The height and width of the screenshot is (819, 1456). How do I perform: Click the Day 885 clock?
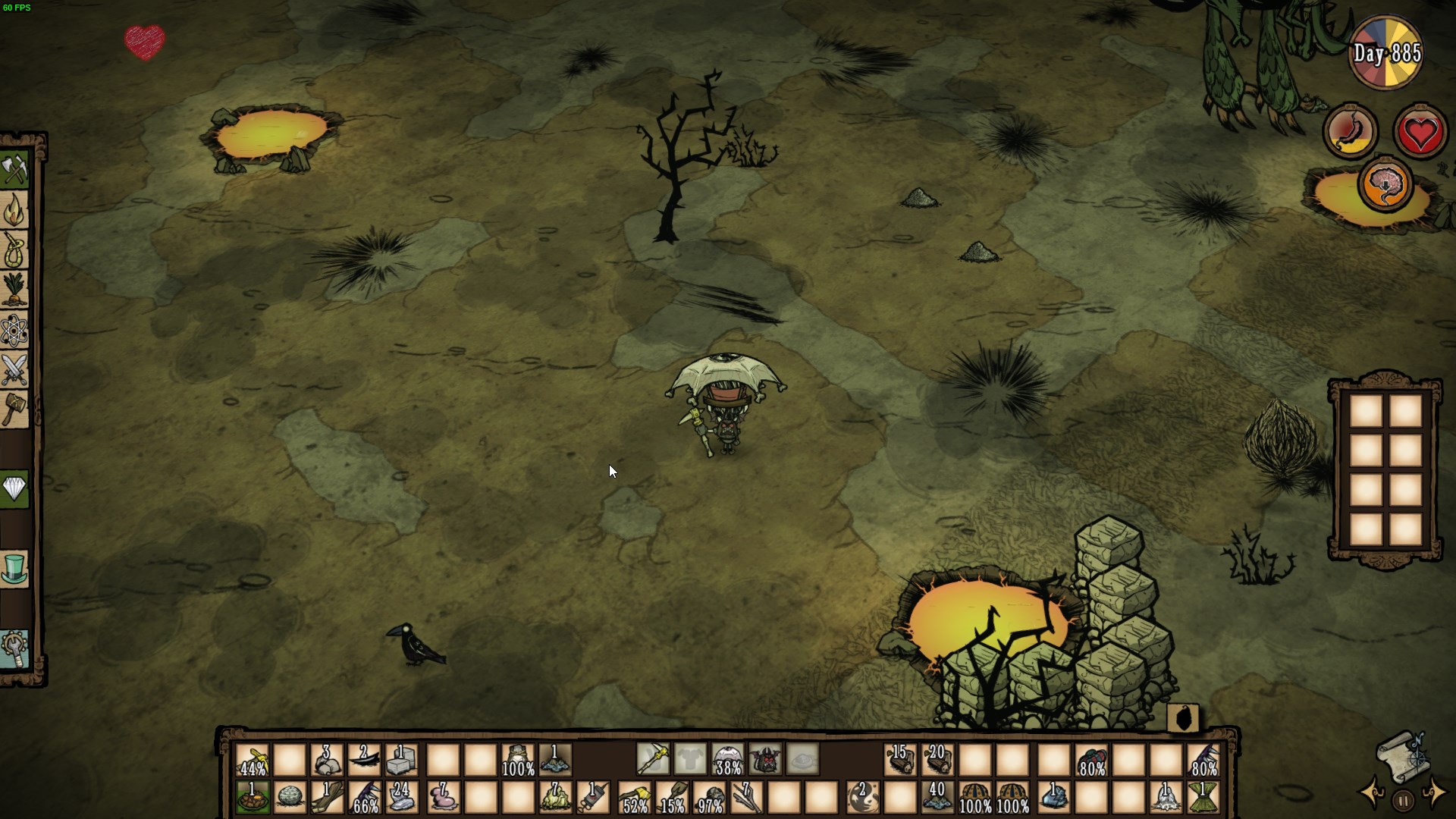(x=1385, y=52)
